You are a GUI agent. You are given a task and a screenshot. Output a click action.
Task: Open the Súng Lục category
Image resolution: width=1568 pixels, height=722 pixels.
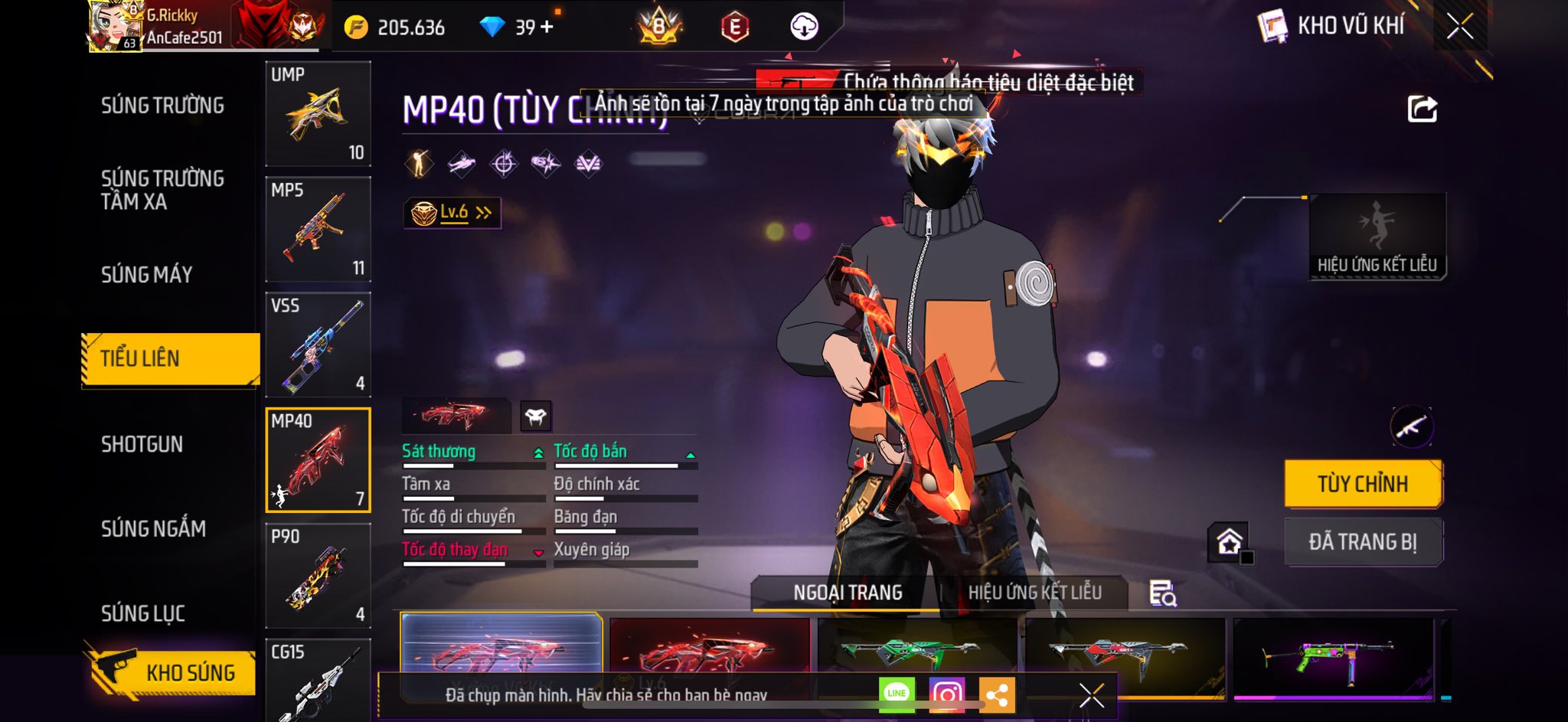[x=143, y=613]
